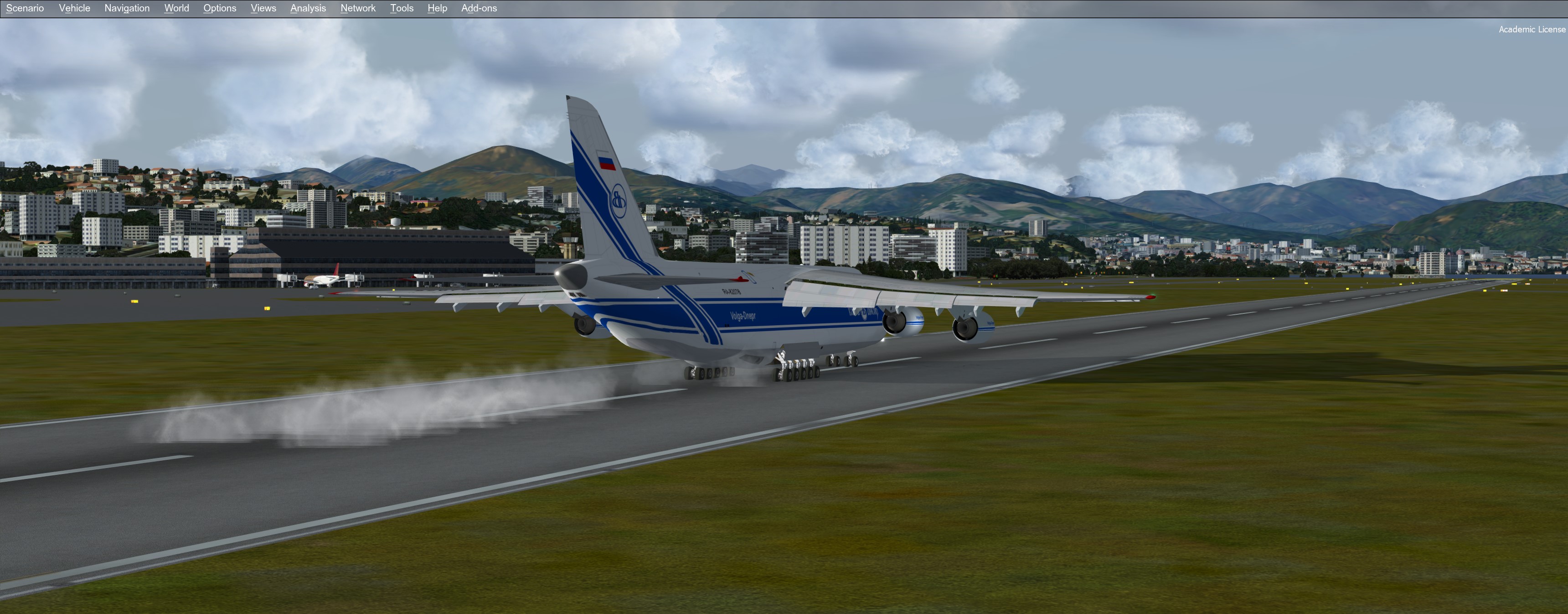1568x614 pixels.
Task: Click the Help menu
Action: tap(437, 8)
